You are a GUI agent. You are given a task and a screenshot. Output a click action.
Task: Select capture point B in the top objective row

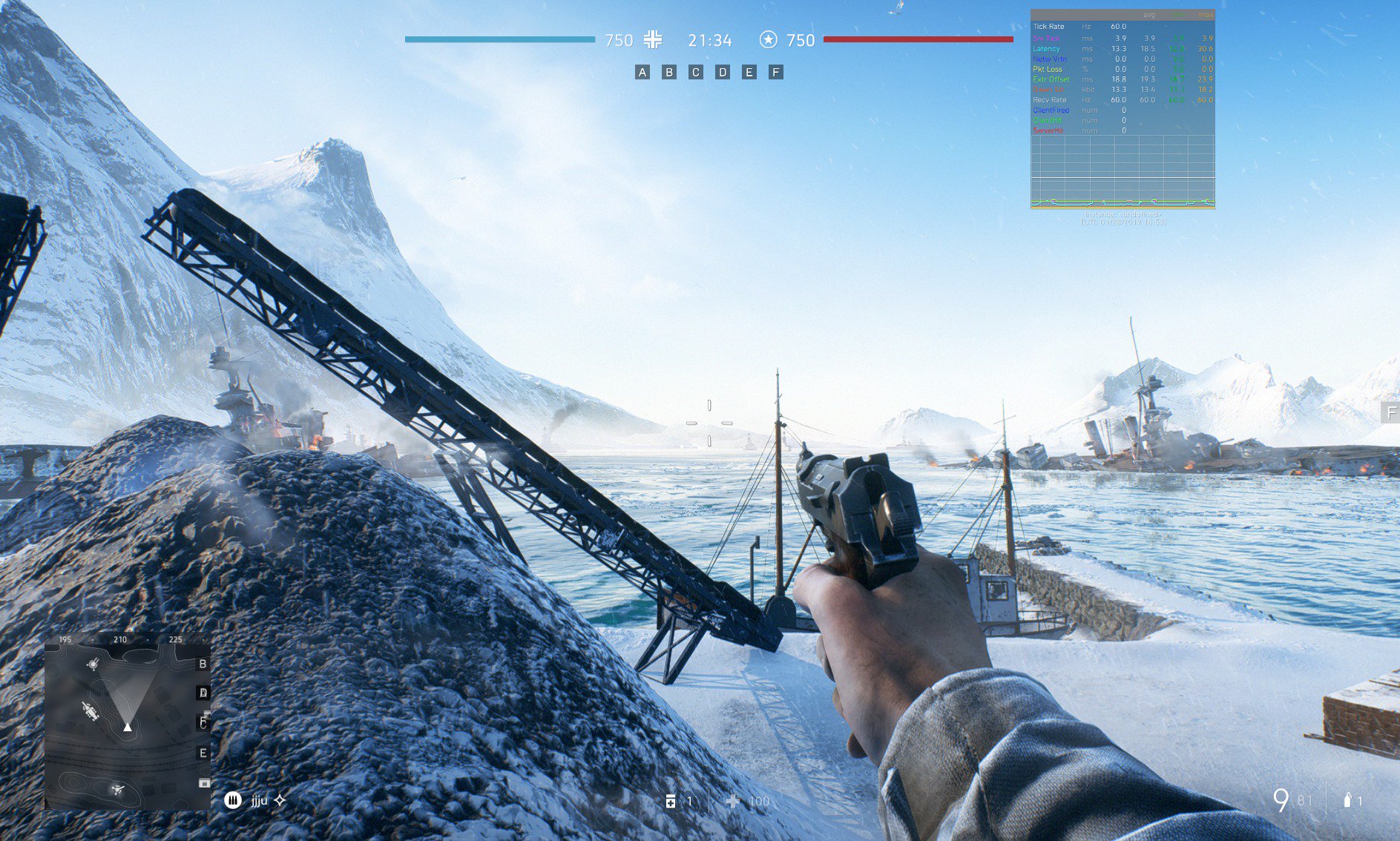(x=669, y=72)
